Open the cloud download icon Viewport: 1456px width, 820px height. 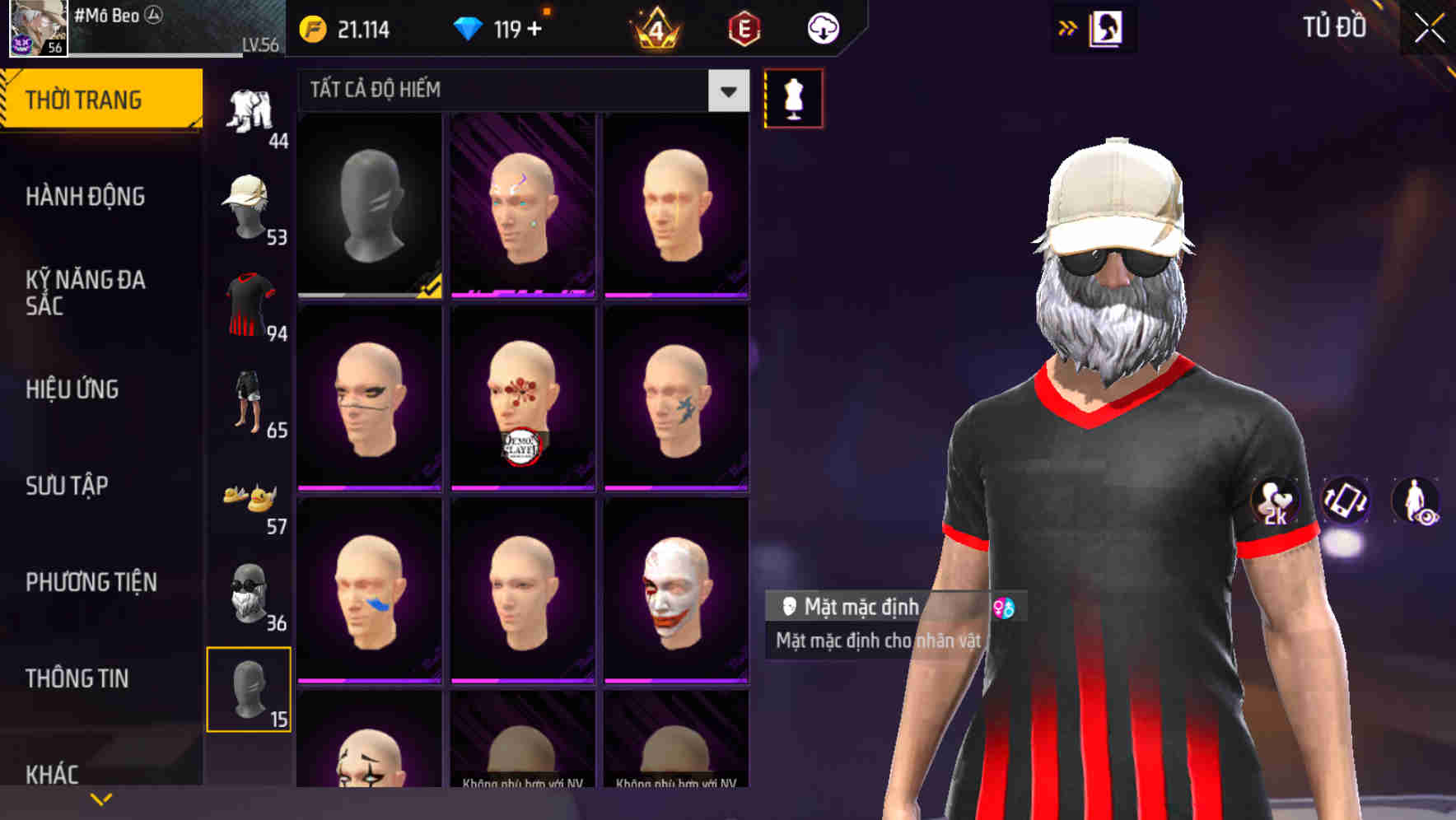[823, 29]
